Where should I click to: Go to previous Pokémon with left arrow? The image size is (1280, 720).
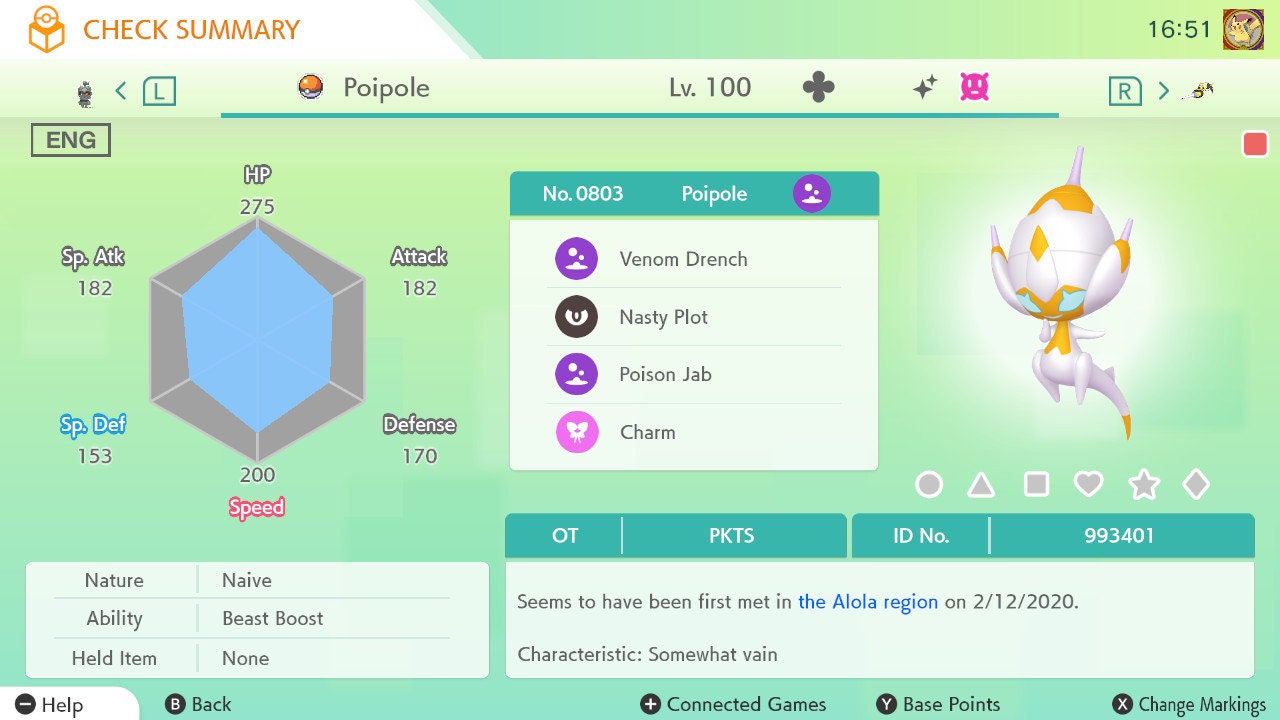(121, 91)
